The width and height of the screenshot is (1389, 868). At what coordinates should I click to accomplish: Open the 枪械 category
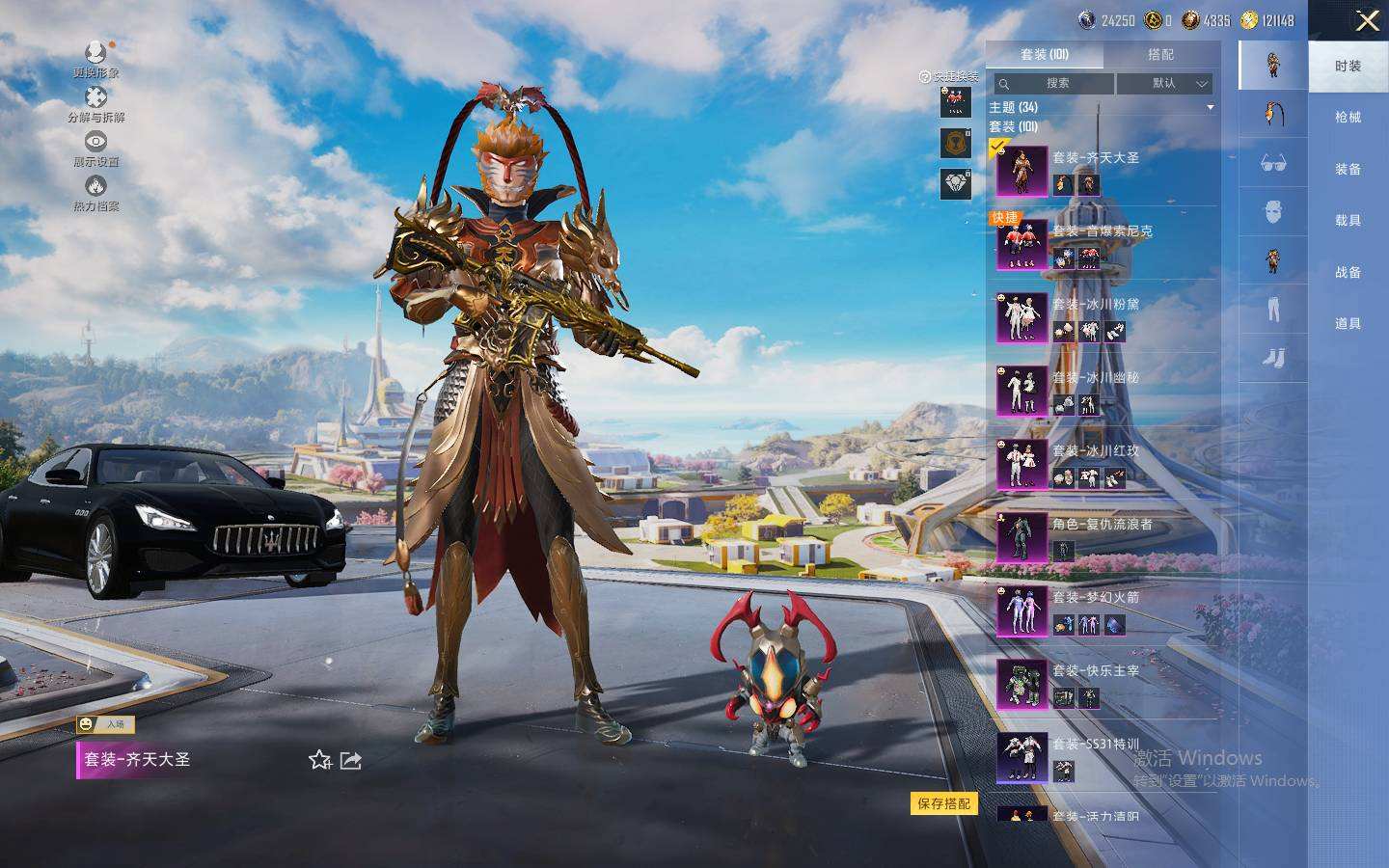point(1348,118)
